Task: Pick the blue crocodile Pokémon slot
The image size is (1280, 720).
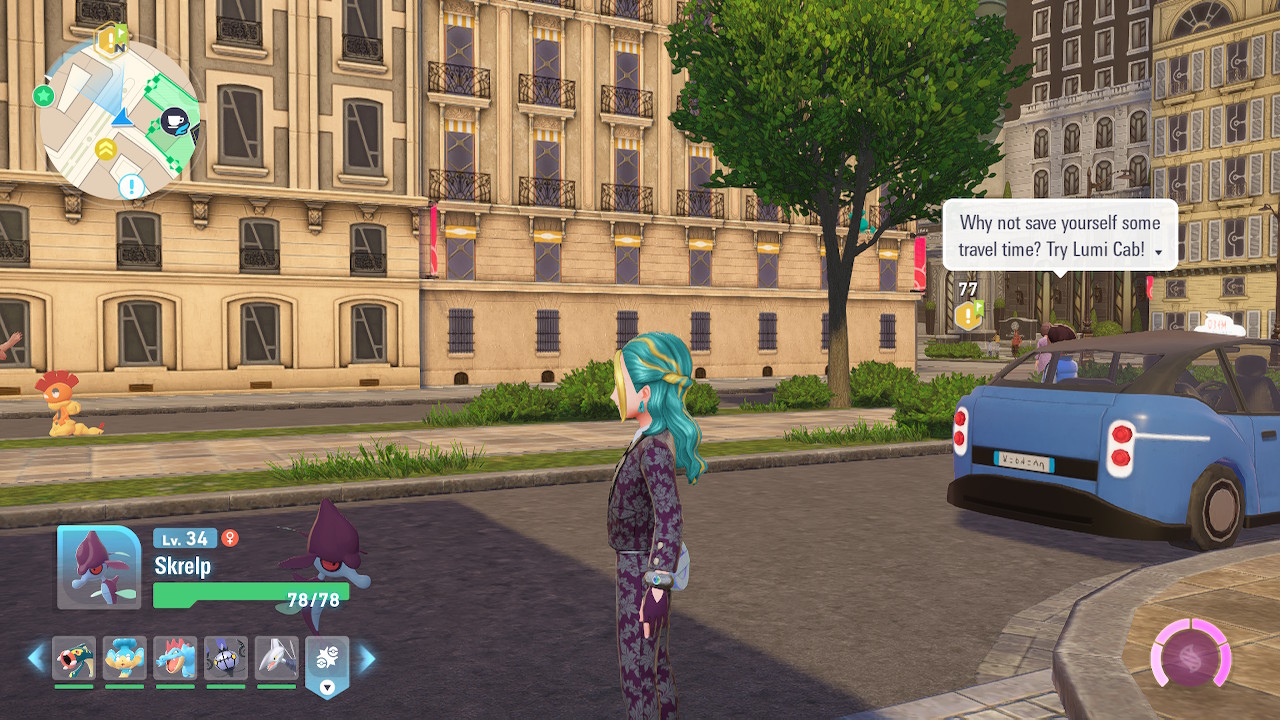Action: (x=175, y=658)
